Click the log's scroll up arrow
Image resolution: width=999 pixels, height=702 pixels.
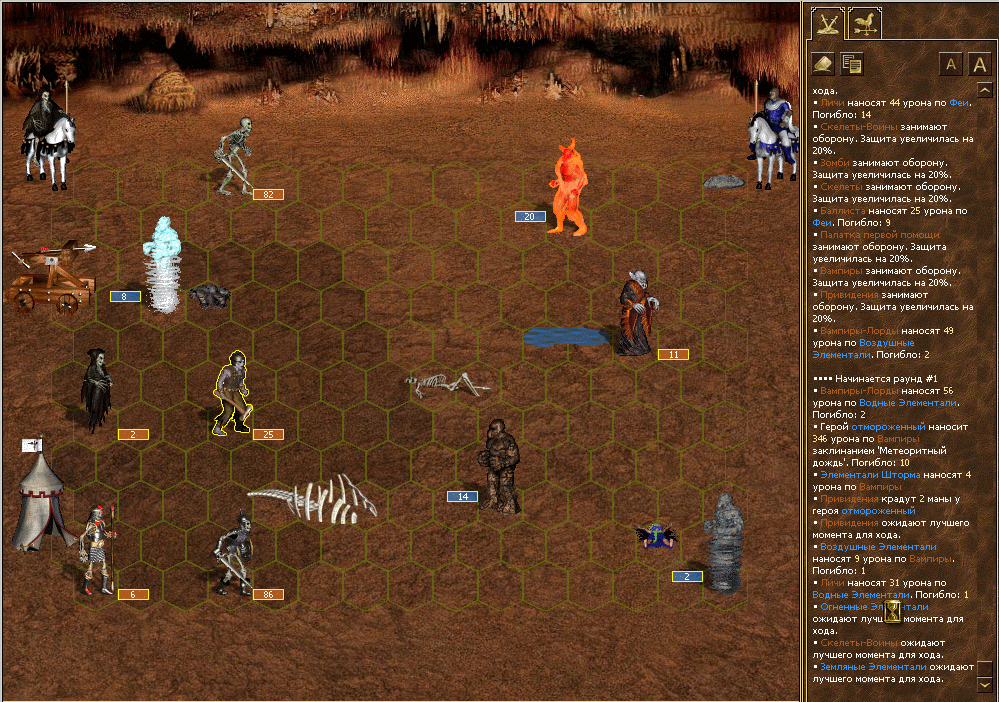point(985,90)
